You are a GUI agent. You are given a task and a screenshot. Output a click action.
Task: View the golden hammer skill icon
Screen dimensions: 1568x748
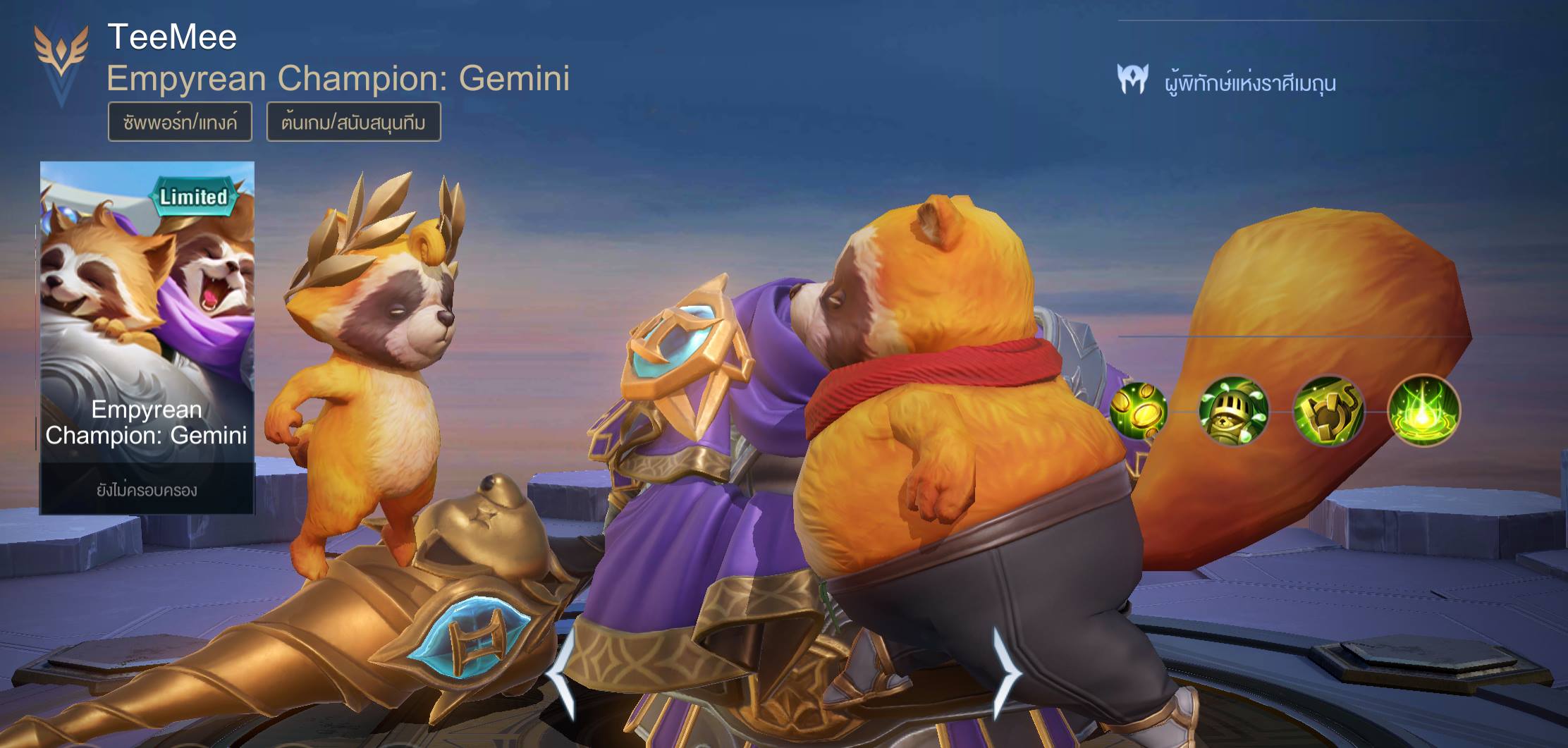[x=1328, y=410]
